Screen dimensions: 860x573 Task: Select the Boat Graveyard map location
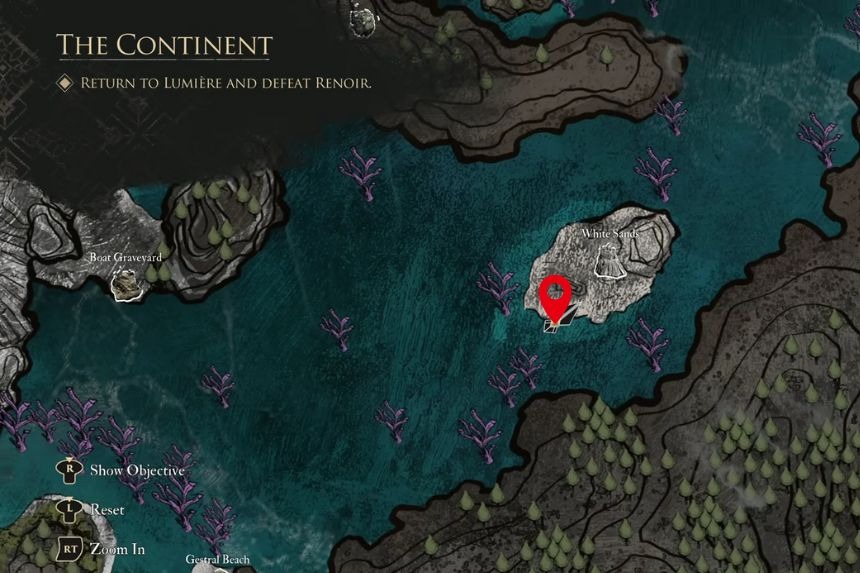point(126,285)
